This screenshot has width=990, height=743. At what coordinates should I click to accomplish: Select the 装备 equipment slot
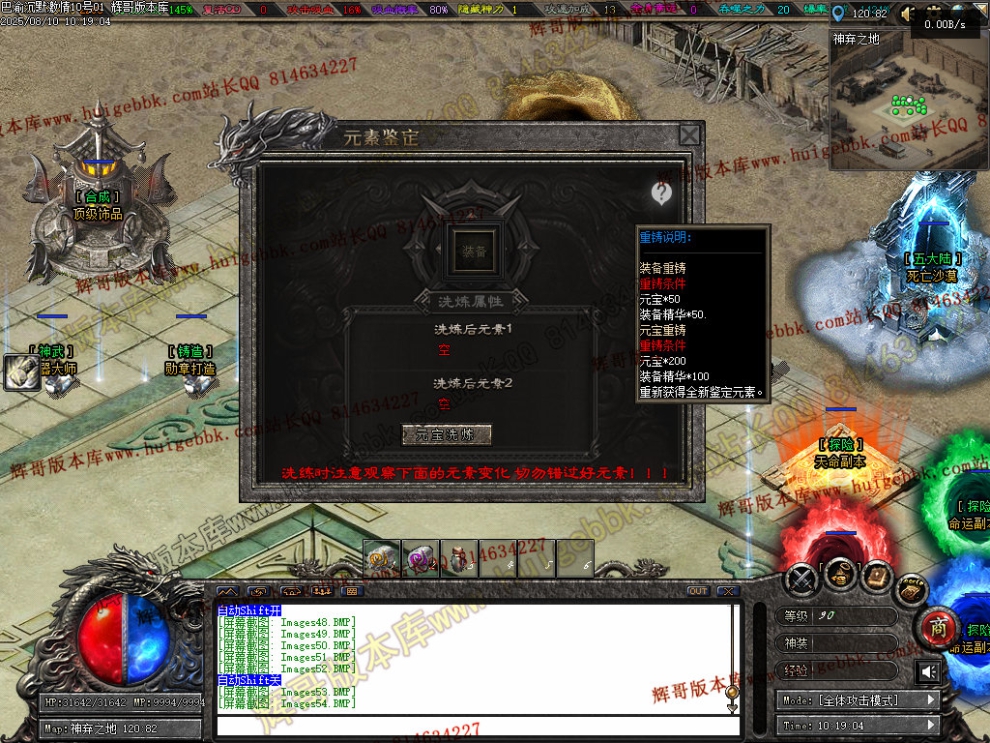[474, 252]
